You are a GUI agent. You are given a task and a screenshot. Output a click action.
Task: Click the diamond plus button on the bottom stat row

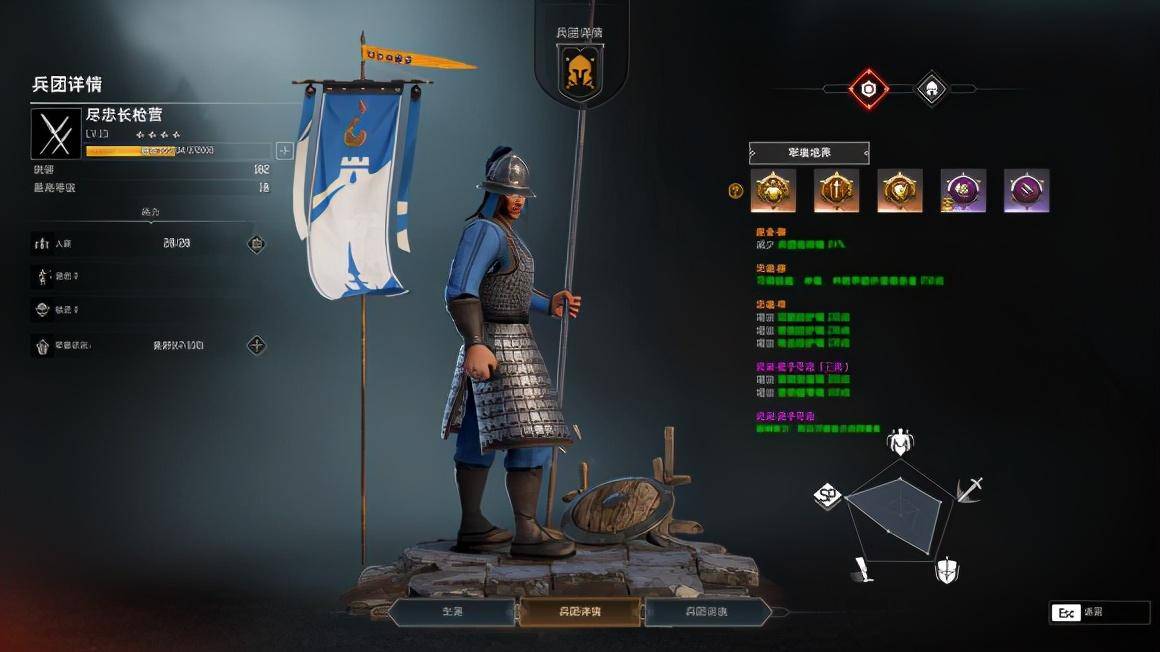click(257, 345)
